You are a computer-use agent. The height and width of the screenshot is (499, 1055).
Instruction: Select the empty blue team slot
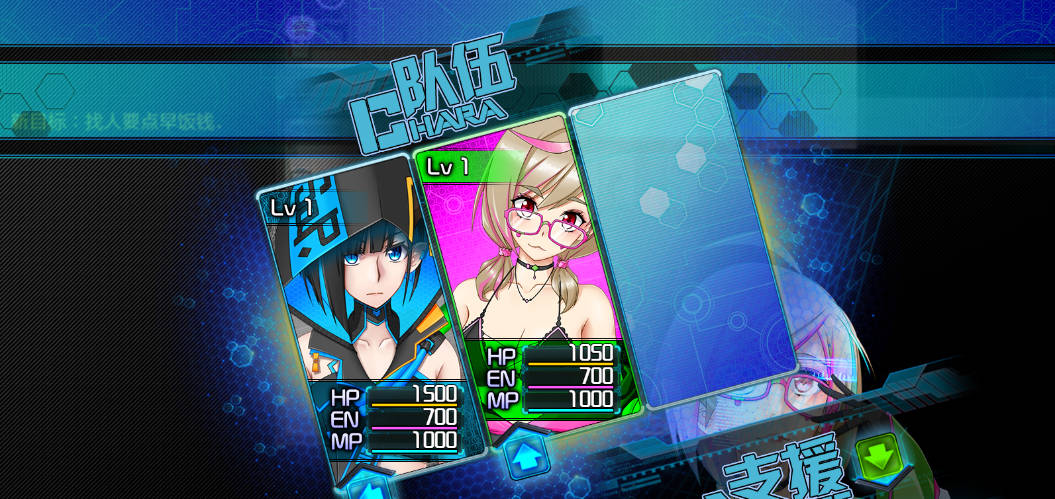[x=685, y=240]
